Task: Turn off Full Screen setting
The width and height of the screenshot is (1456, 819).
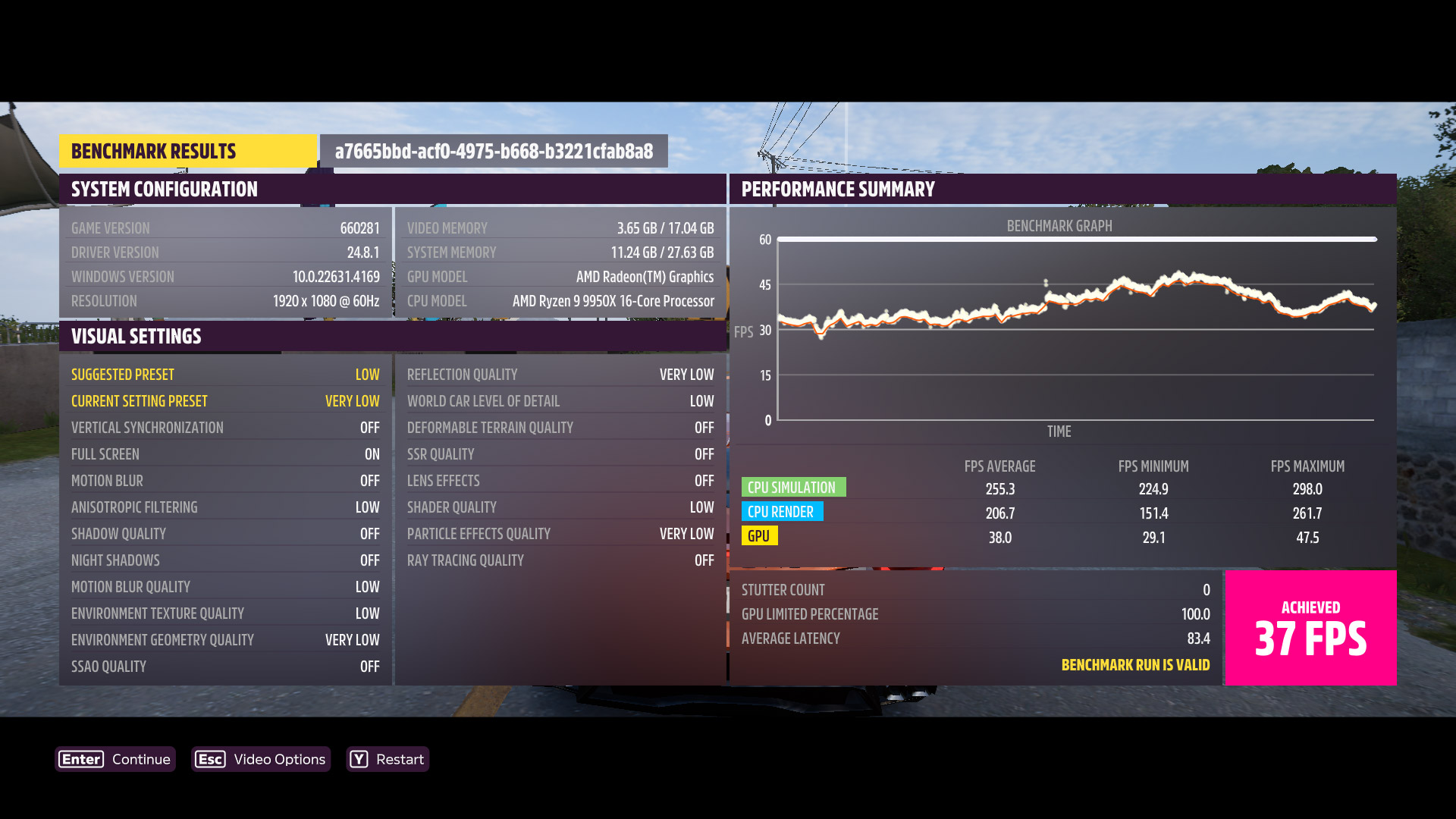Action: pos(225,453)
